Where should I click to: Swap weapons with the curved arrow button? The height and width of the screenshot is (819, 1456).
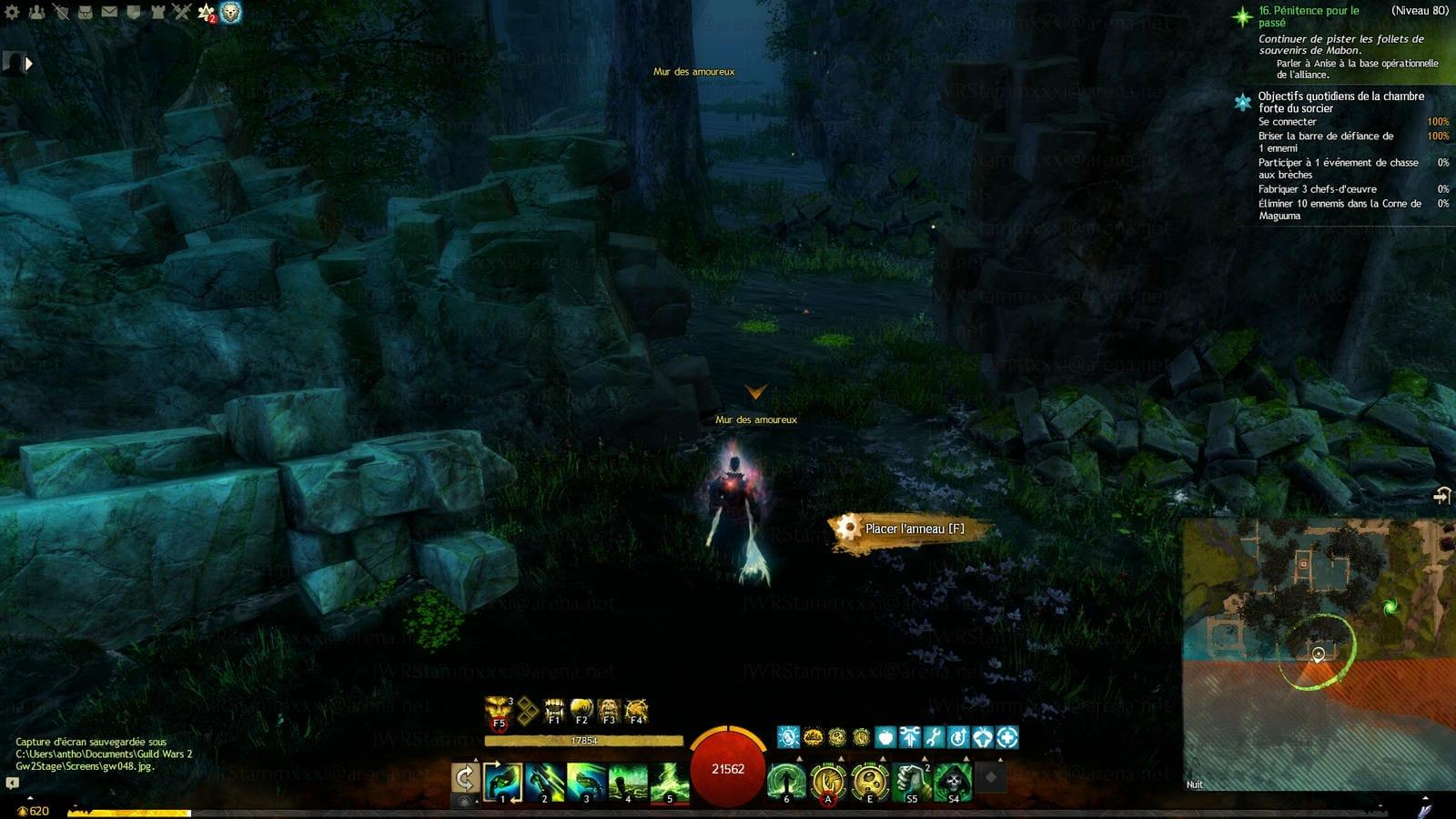(x=465, y=779)
